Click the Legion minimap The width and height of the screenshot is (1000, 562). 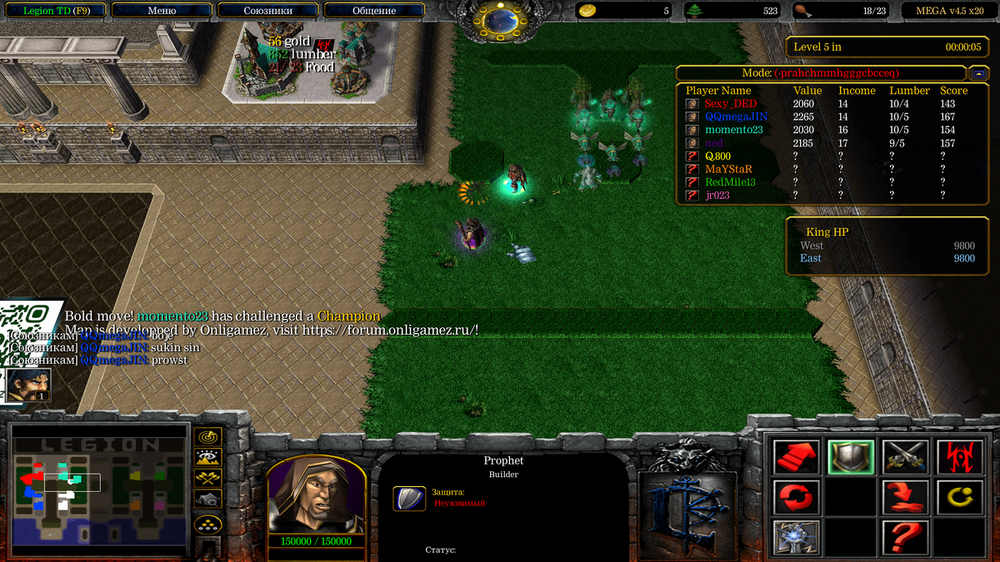coord(98,490)
